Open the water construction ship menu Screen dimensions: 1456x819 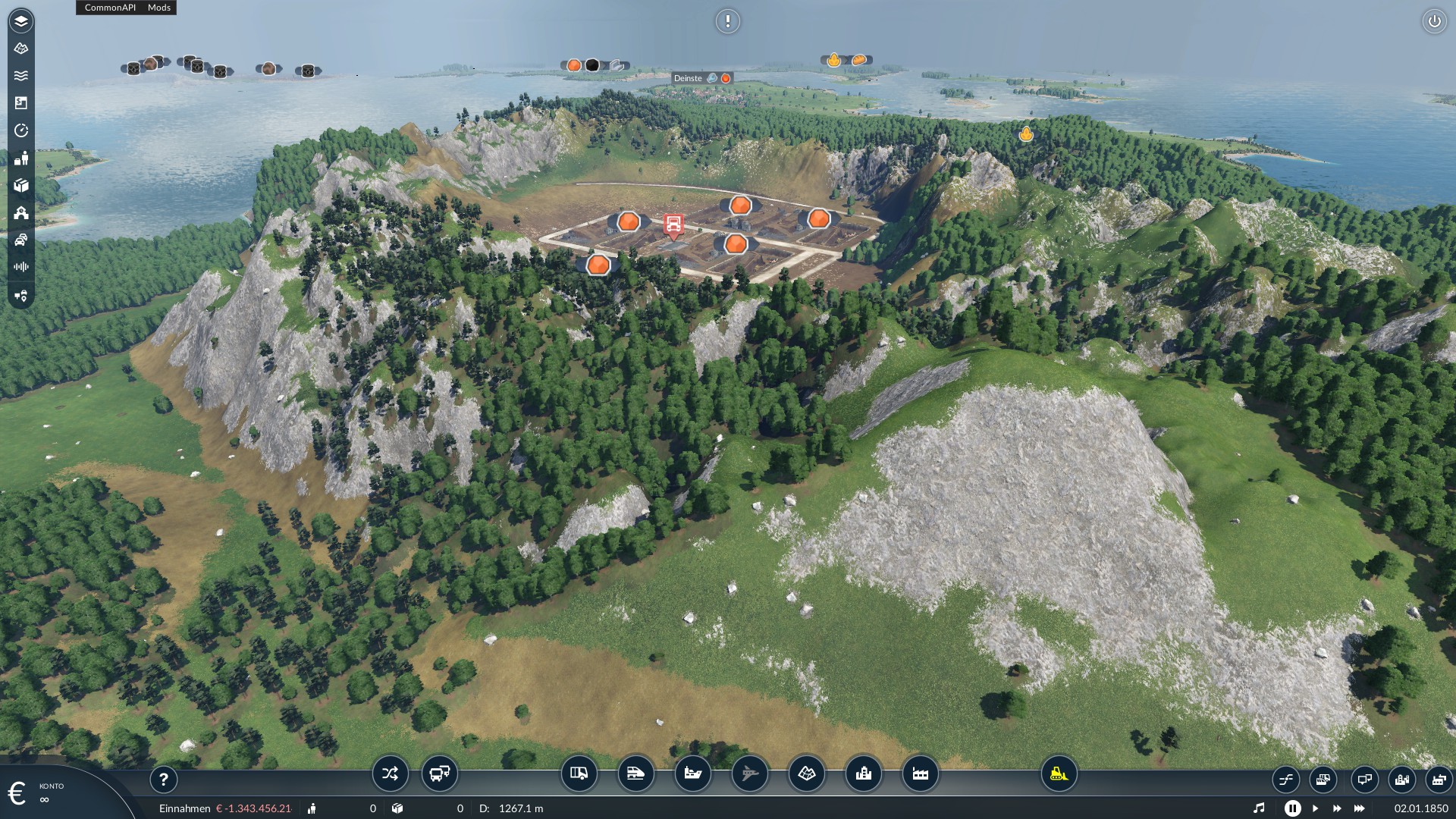point(692,774)
